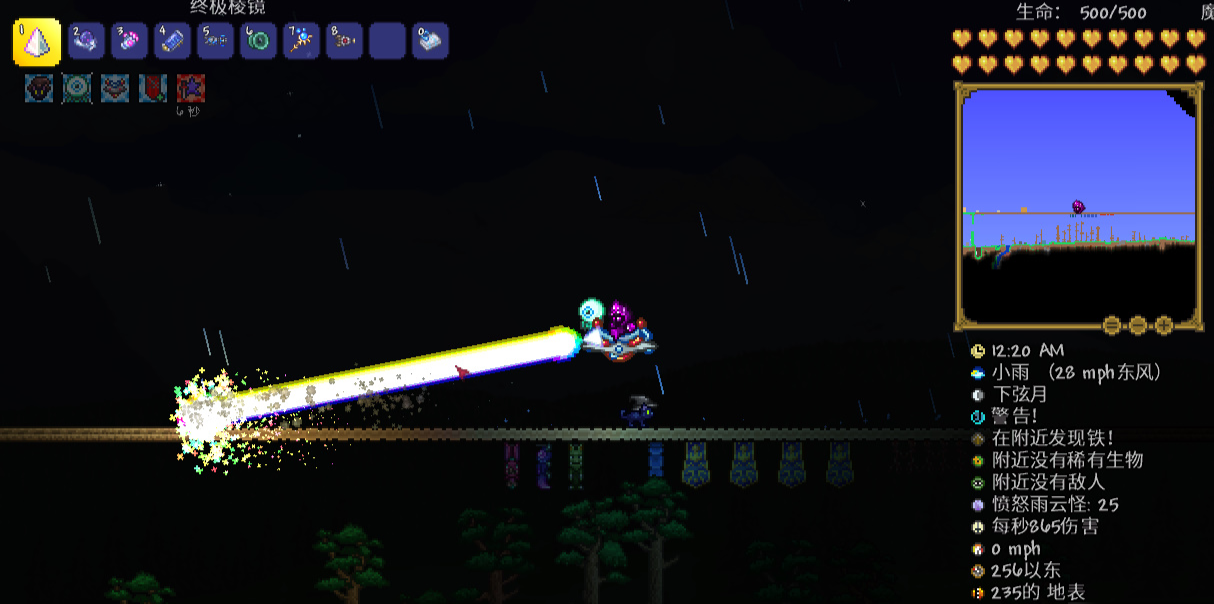This screenshot has width=1214, height=604.
Task: Click the green eye buff icon
Action: pos(77,88)
